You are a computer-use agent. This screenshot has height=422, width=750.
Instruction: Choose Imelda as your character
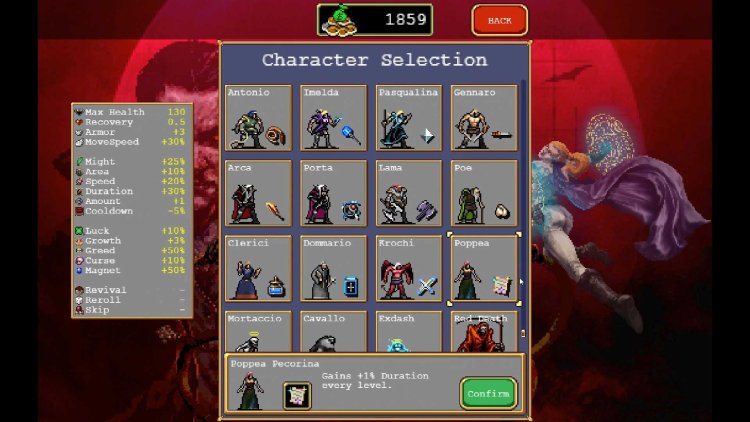point(334,118)
